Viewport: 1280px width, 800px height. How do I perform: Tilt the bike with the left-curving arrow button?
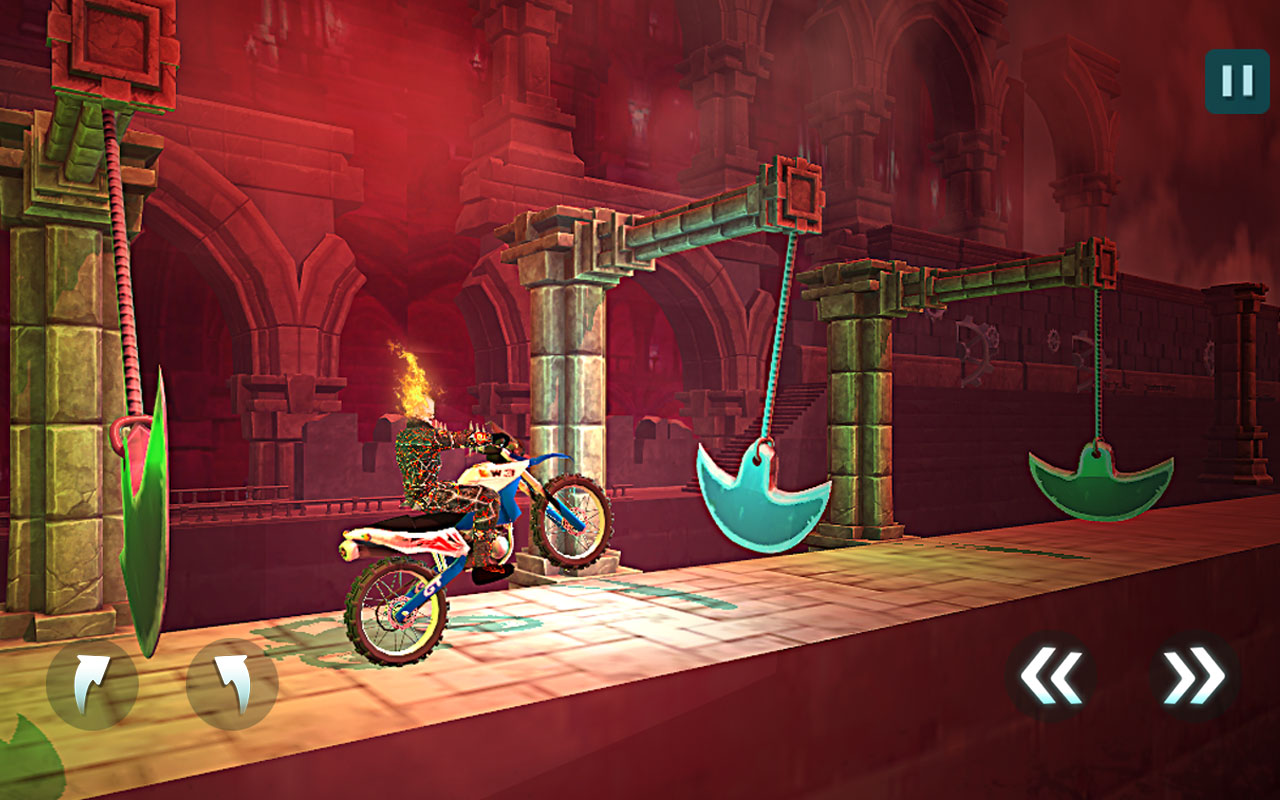point(232,685)
